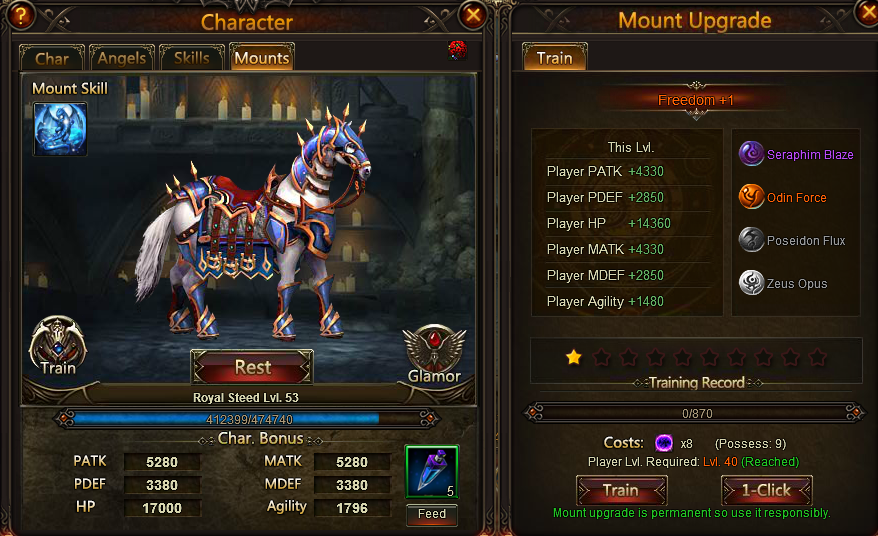Choose the Zeus Opus skill
878x536 pixels.
coord(783,283)
